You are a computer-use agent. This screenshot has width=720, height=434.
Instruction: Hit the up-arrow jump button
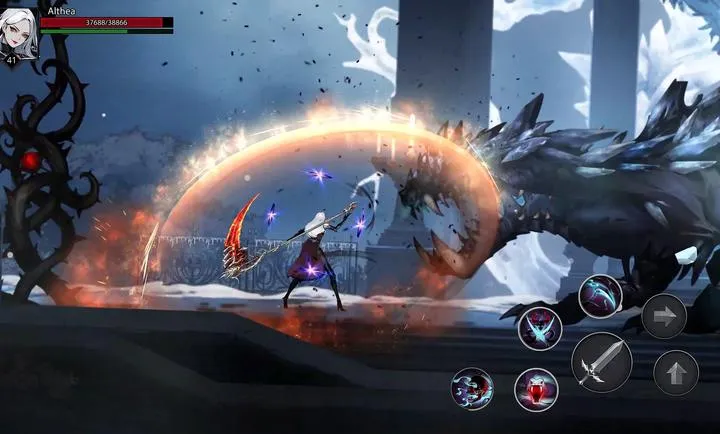pos(676,373)
